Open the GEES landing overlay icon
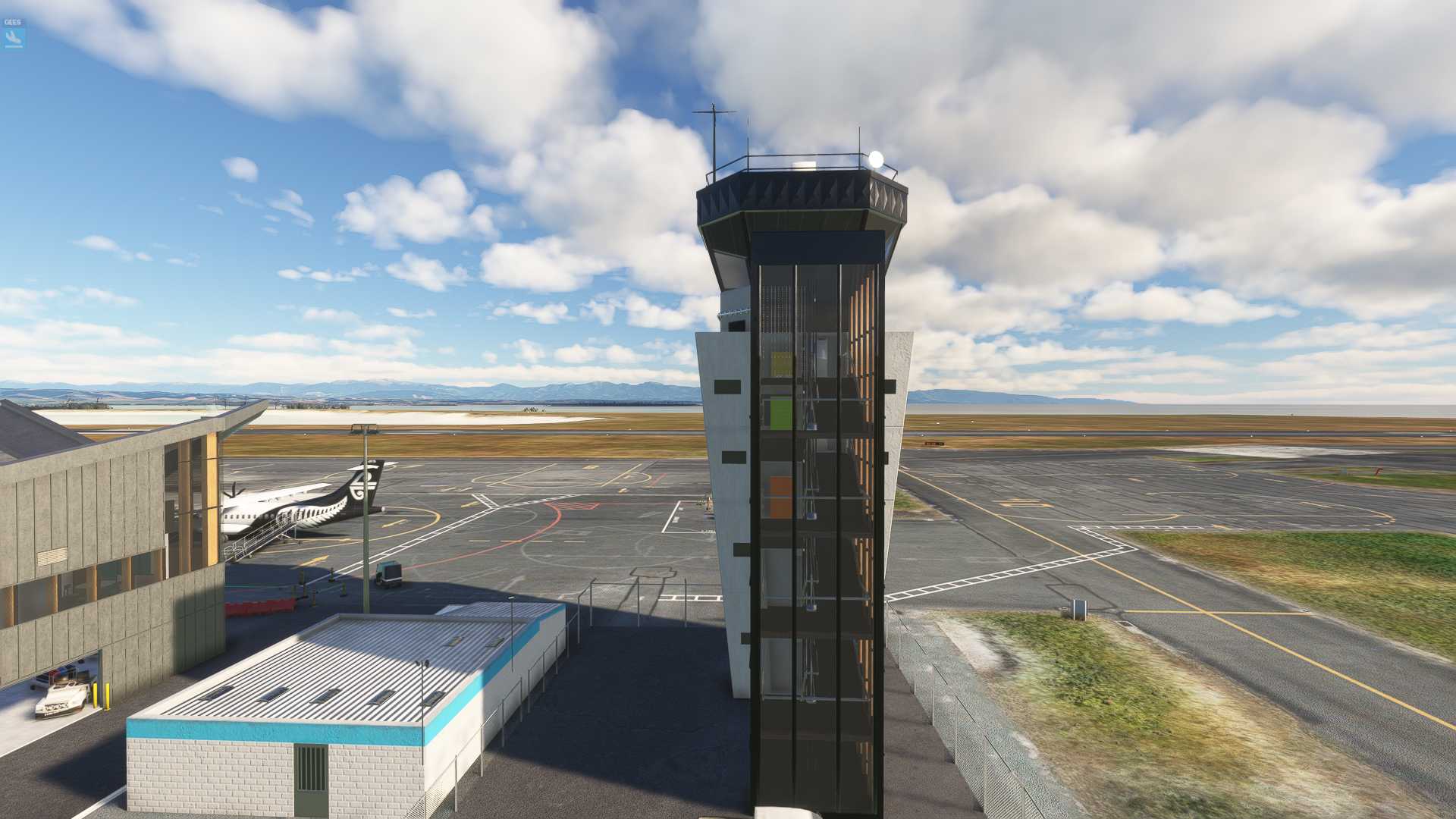Image resolution: width=1456 pixels, height=819 pixels. 13,34
